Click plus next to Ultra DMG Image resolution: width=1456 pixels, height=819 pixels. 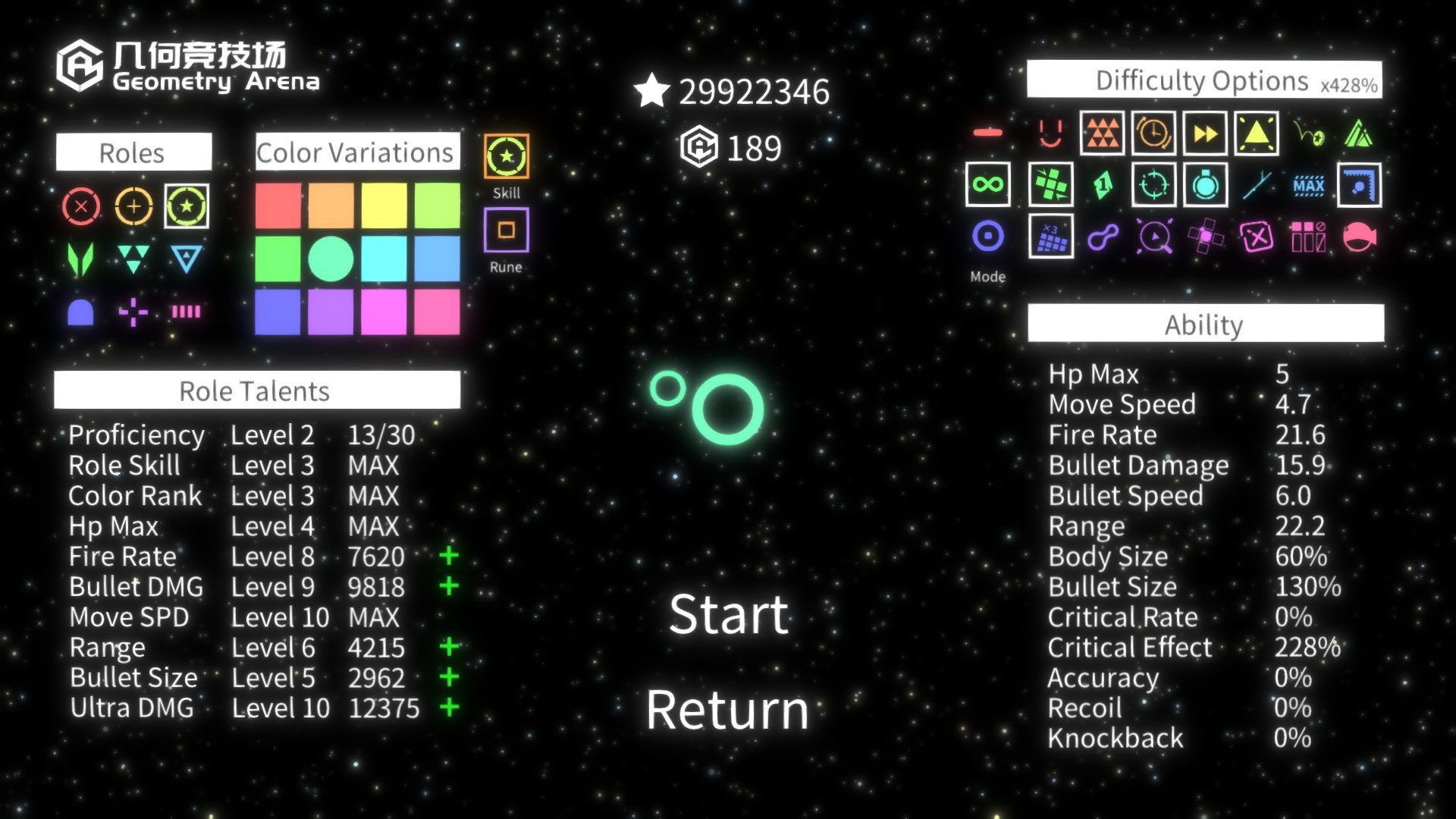pyautogui.click(x=450, y=708)
